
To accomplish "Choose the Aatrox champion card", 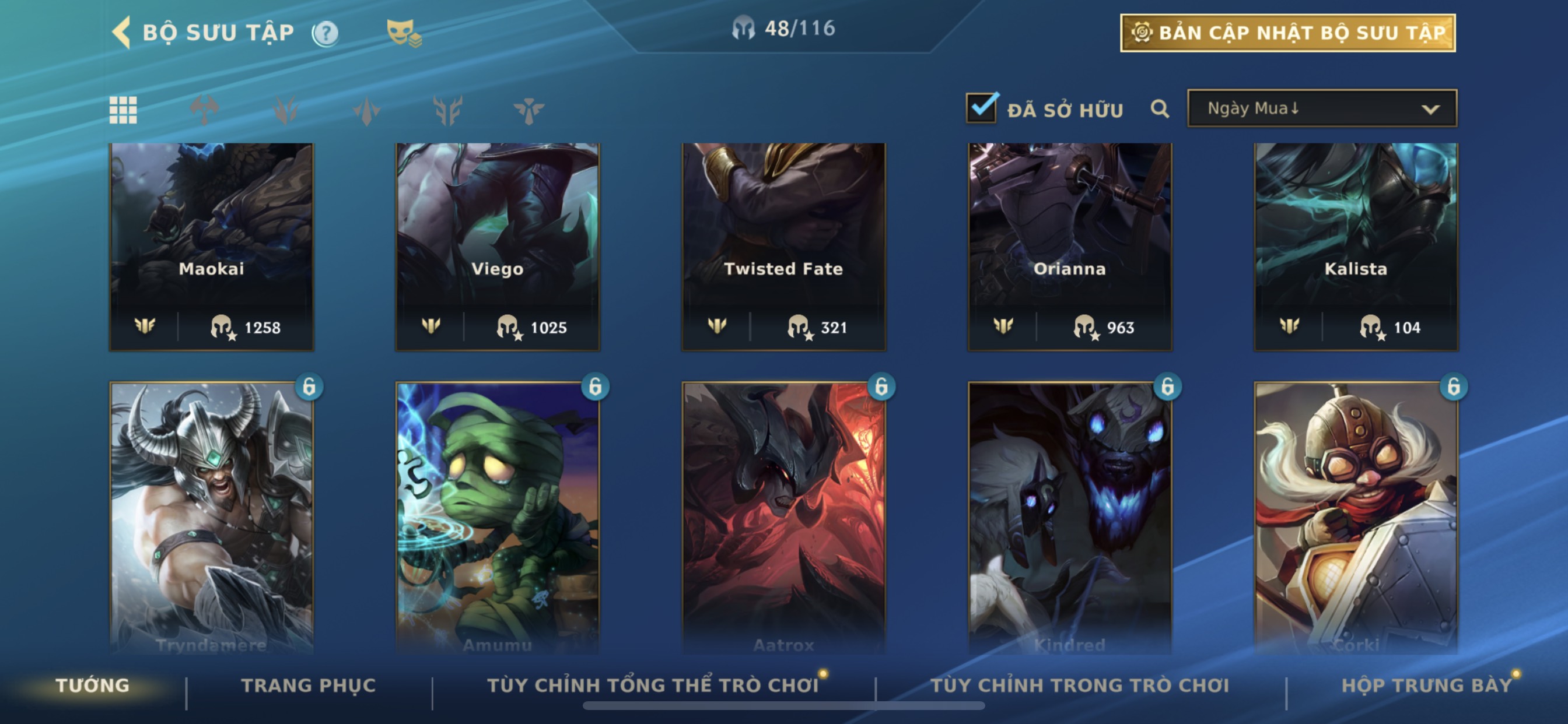I will click(783, 517).
